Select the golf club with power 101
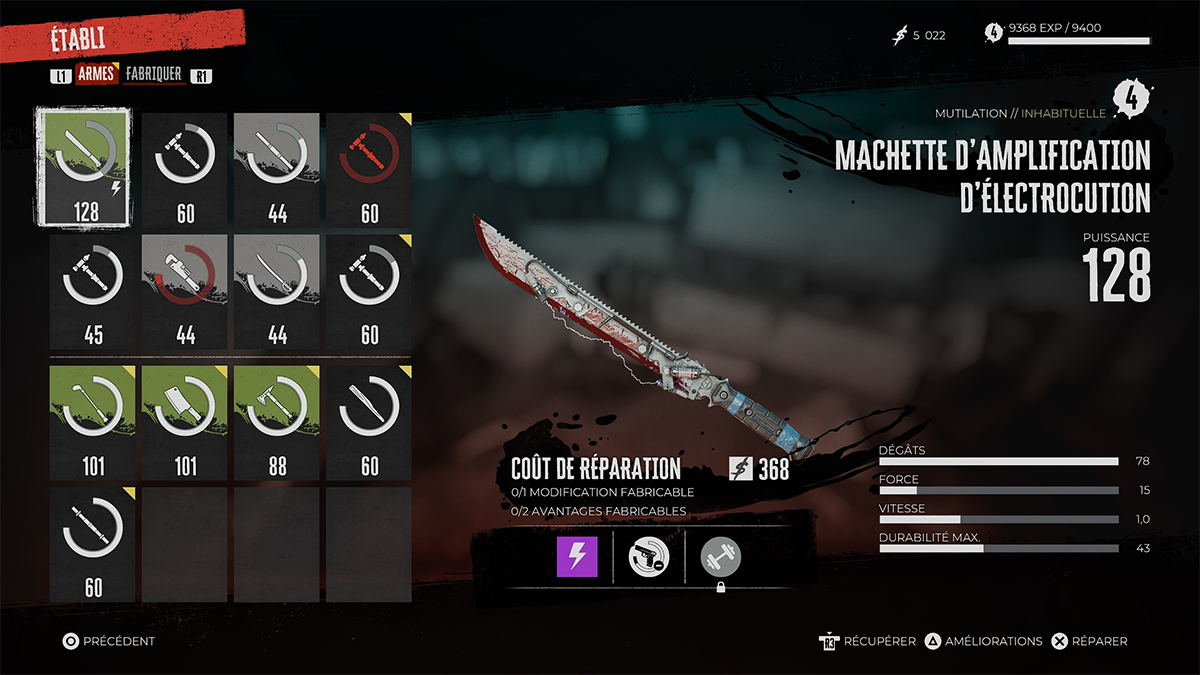The height and width of the screenshot is (675, 1200). [93, 418]
